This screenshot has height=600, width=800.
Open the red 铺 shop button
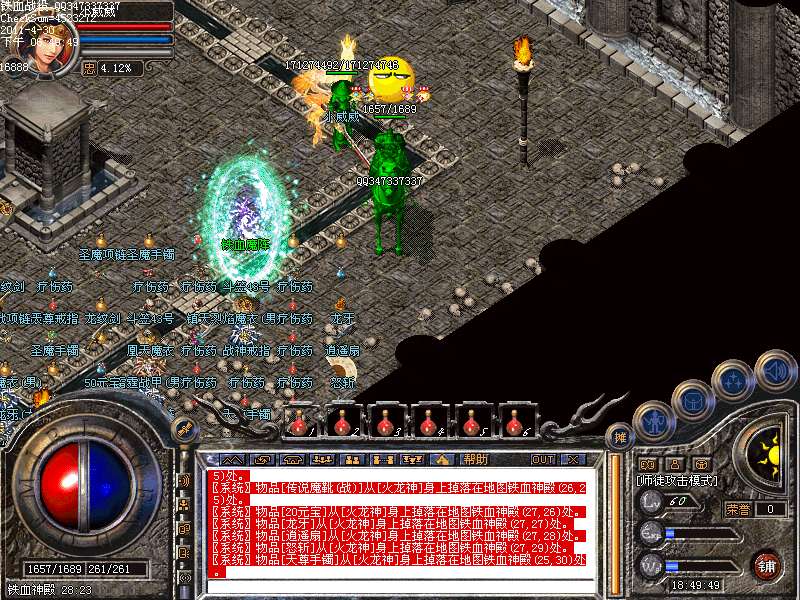tap(766, 564)
